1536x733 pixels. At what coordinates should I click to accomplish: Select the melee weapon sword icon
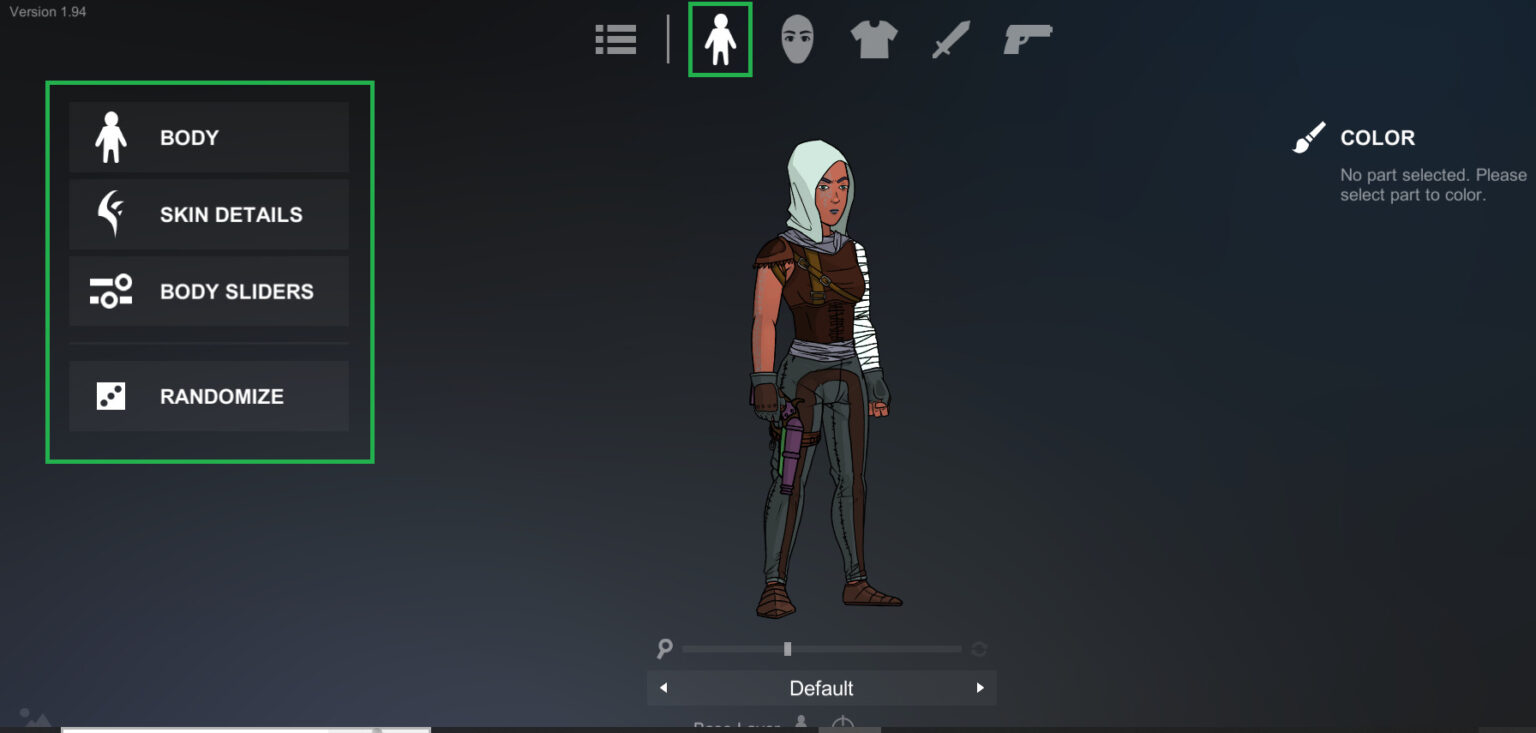(949, 39)
